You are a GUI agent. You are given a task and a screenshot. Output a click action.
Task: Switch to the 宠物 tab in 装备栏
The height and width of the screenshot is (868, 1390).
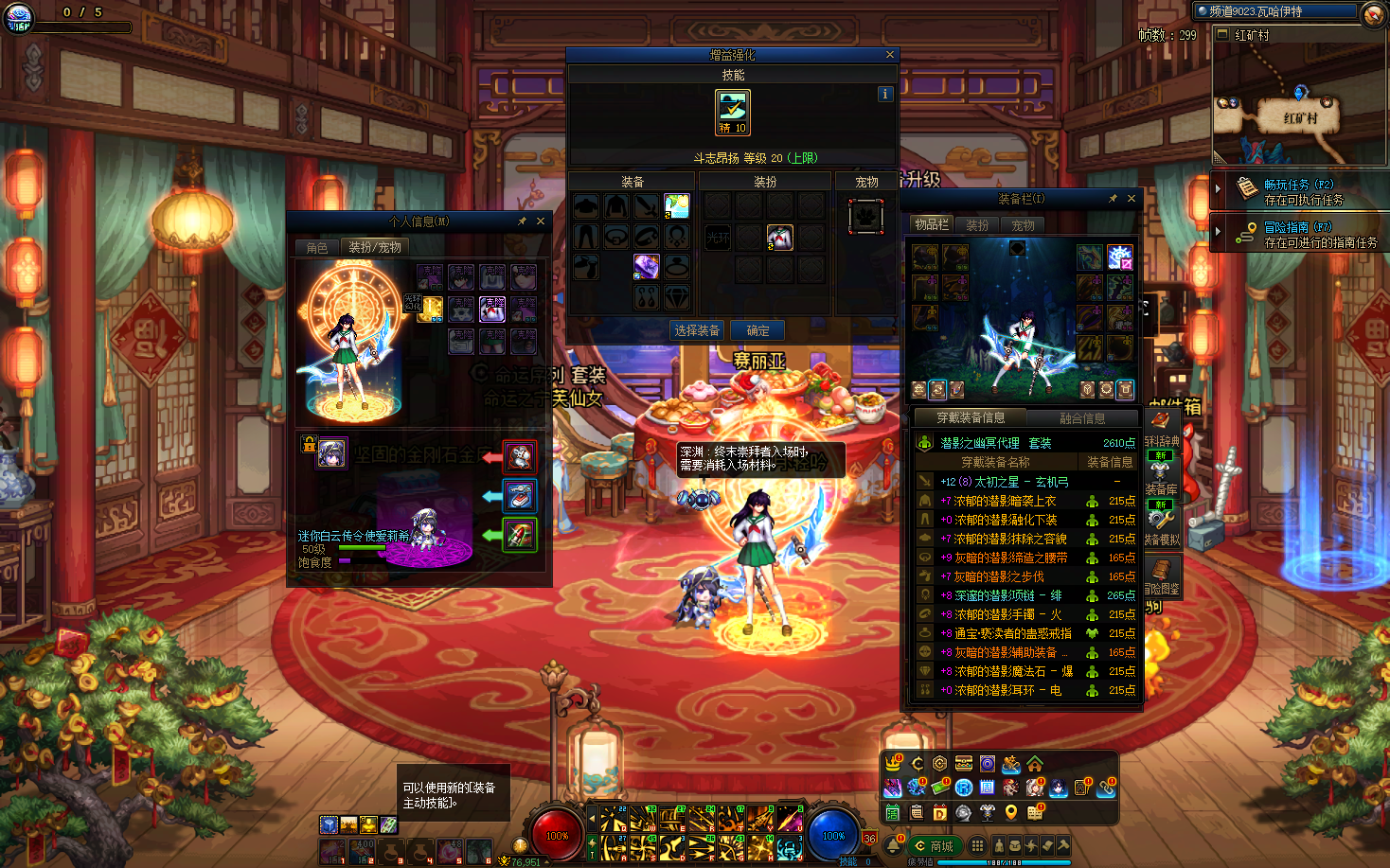click(x=1023, y=225)
